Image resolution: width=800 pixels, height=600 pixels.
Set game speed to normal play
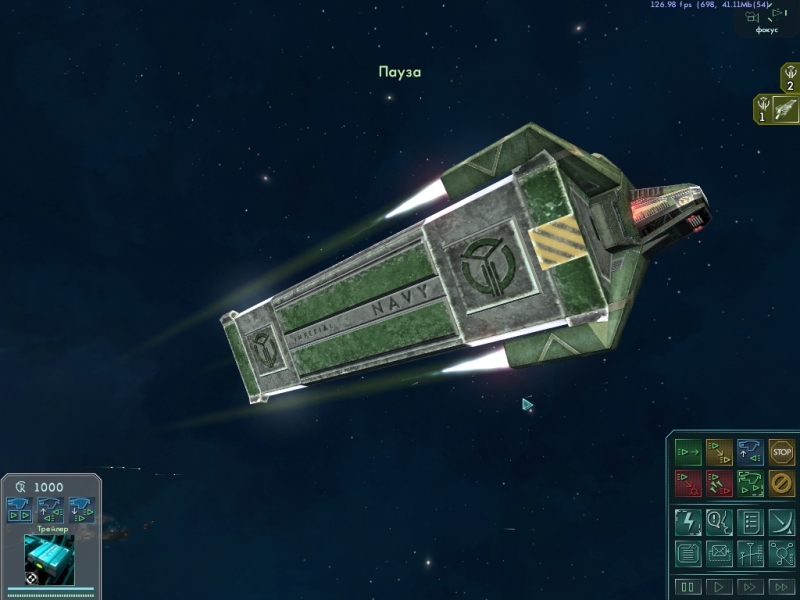(x=719, y=586)
